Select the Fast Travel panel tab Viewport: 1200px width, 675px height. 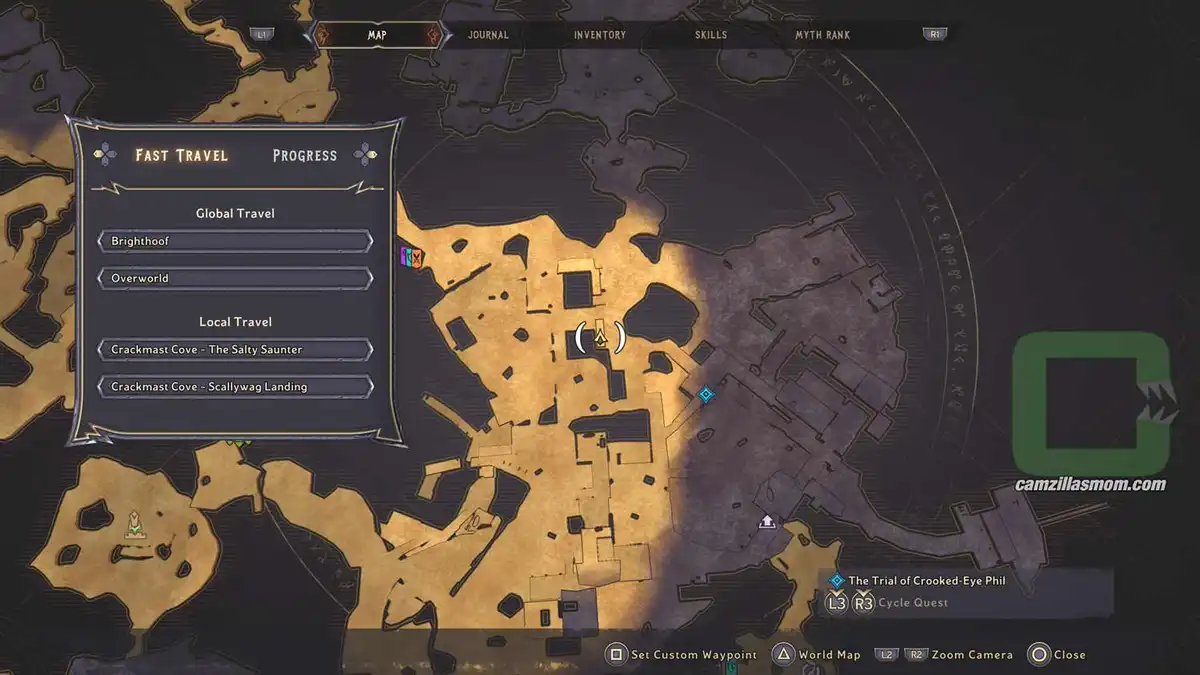(x=182, y=155)
